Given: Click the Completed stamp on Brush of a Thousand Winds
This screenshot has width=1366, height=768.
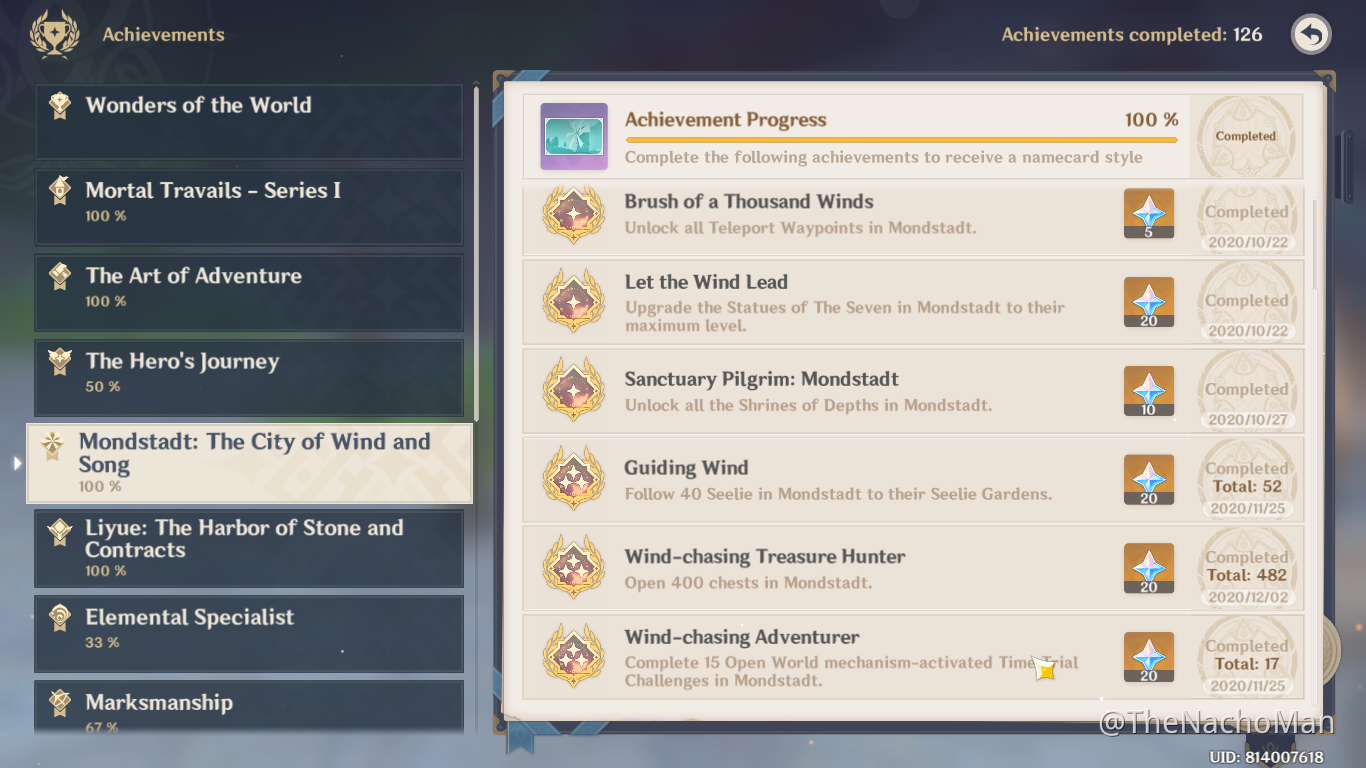Looking at the screenshot, I should coord(1246,212).
